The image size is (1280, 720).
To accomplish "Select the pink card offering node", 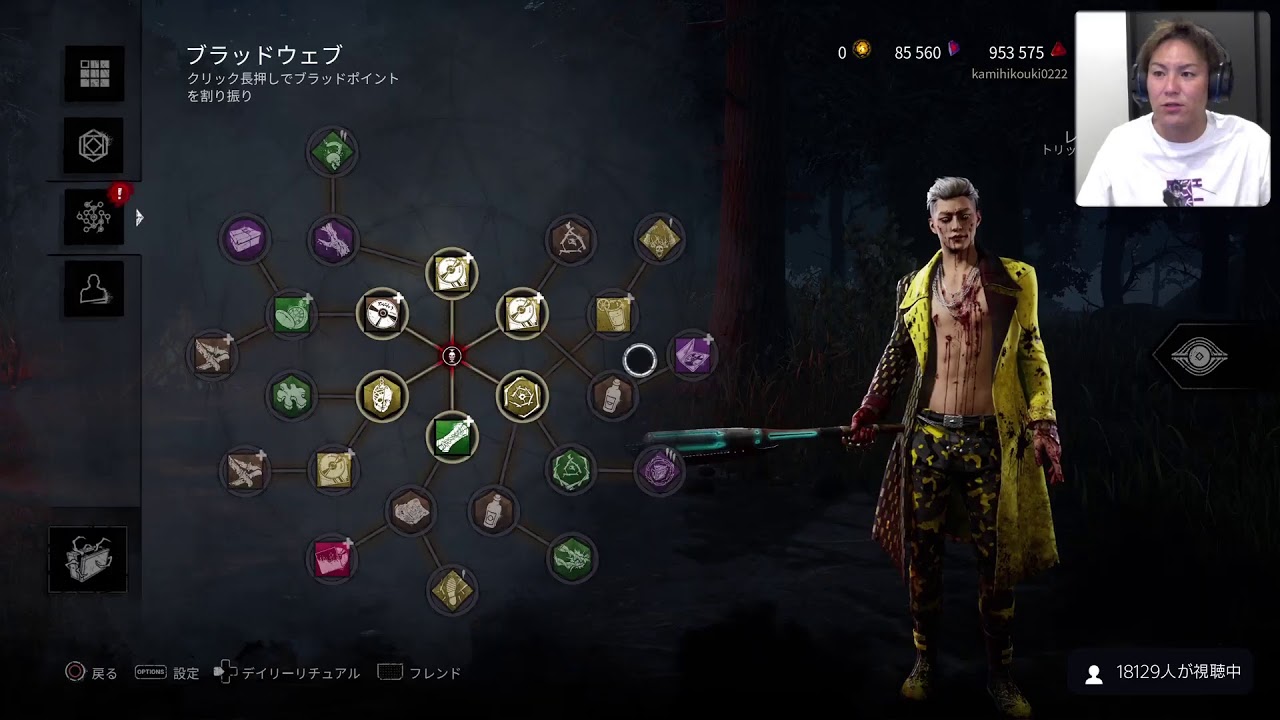I will click(x=332, y=559).
